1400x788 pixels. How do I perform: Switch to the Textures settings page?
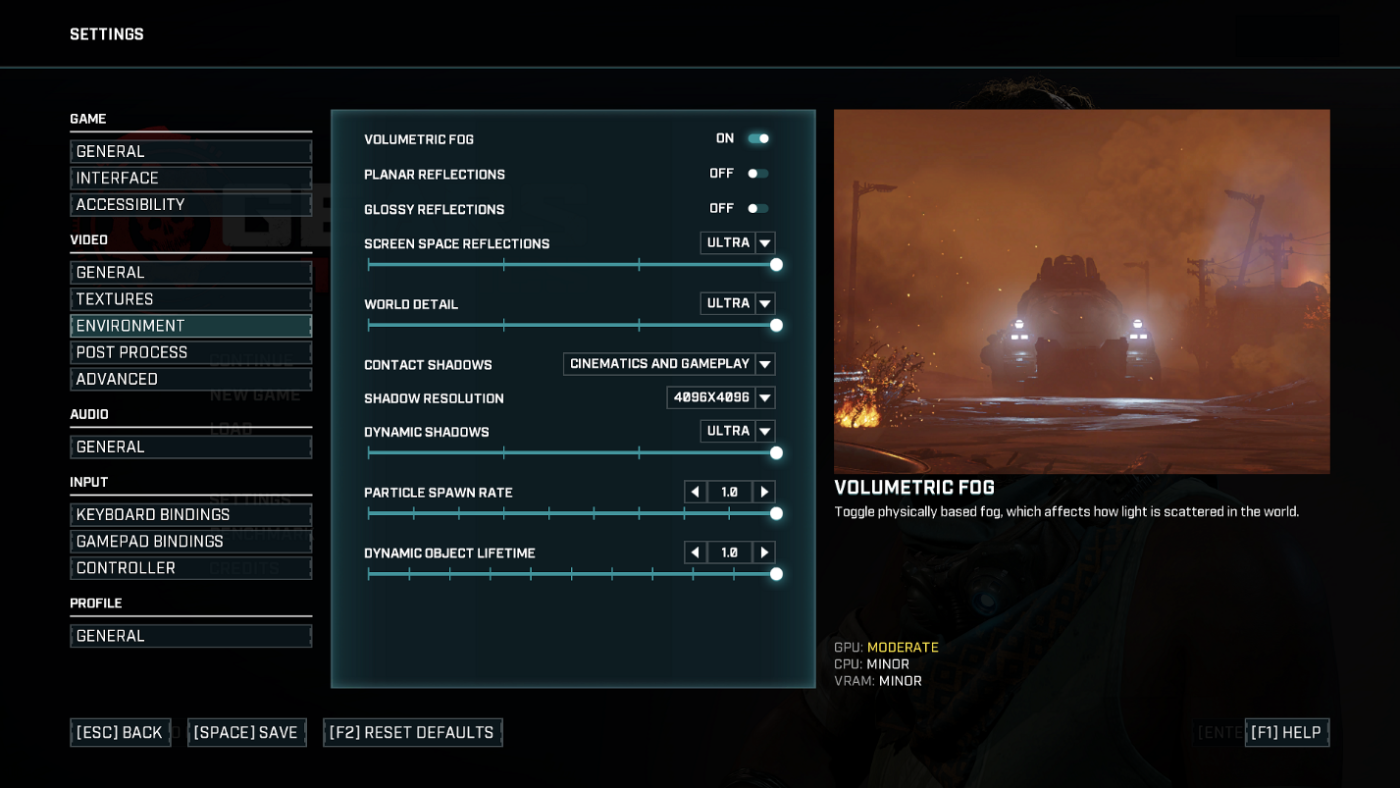point(190,298)
